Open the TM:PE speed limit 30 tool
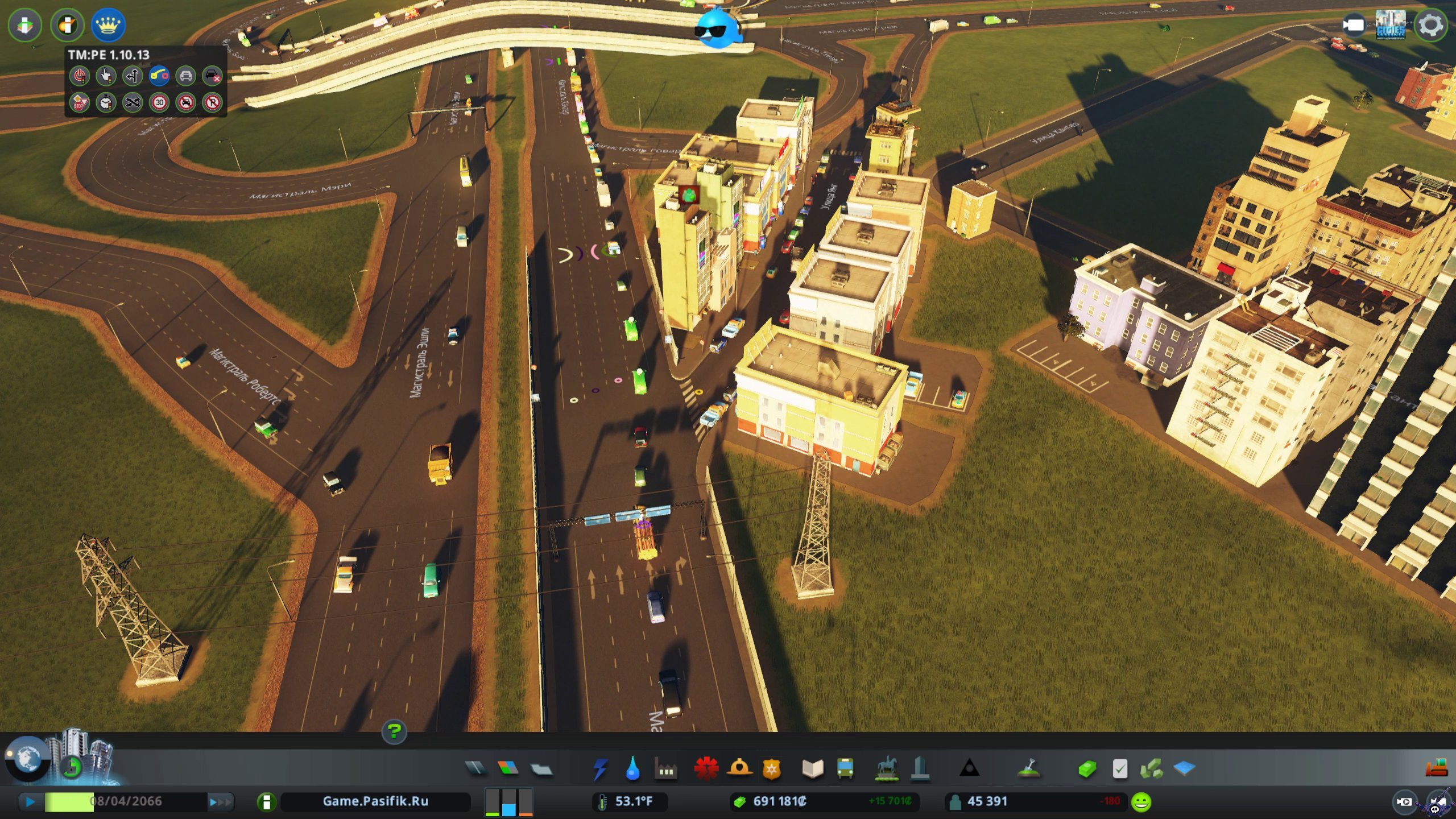 point(159,103)
